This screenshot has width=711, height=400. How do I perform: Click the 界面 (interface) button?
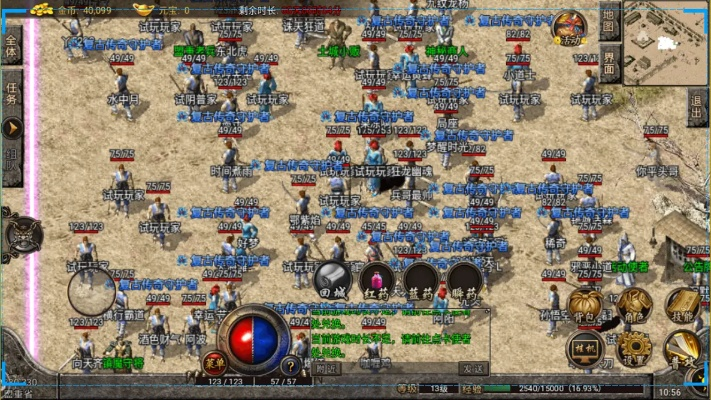(611, 63)
